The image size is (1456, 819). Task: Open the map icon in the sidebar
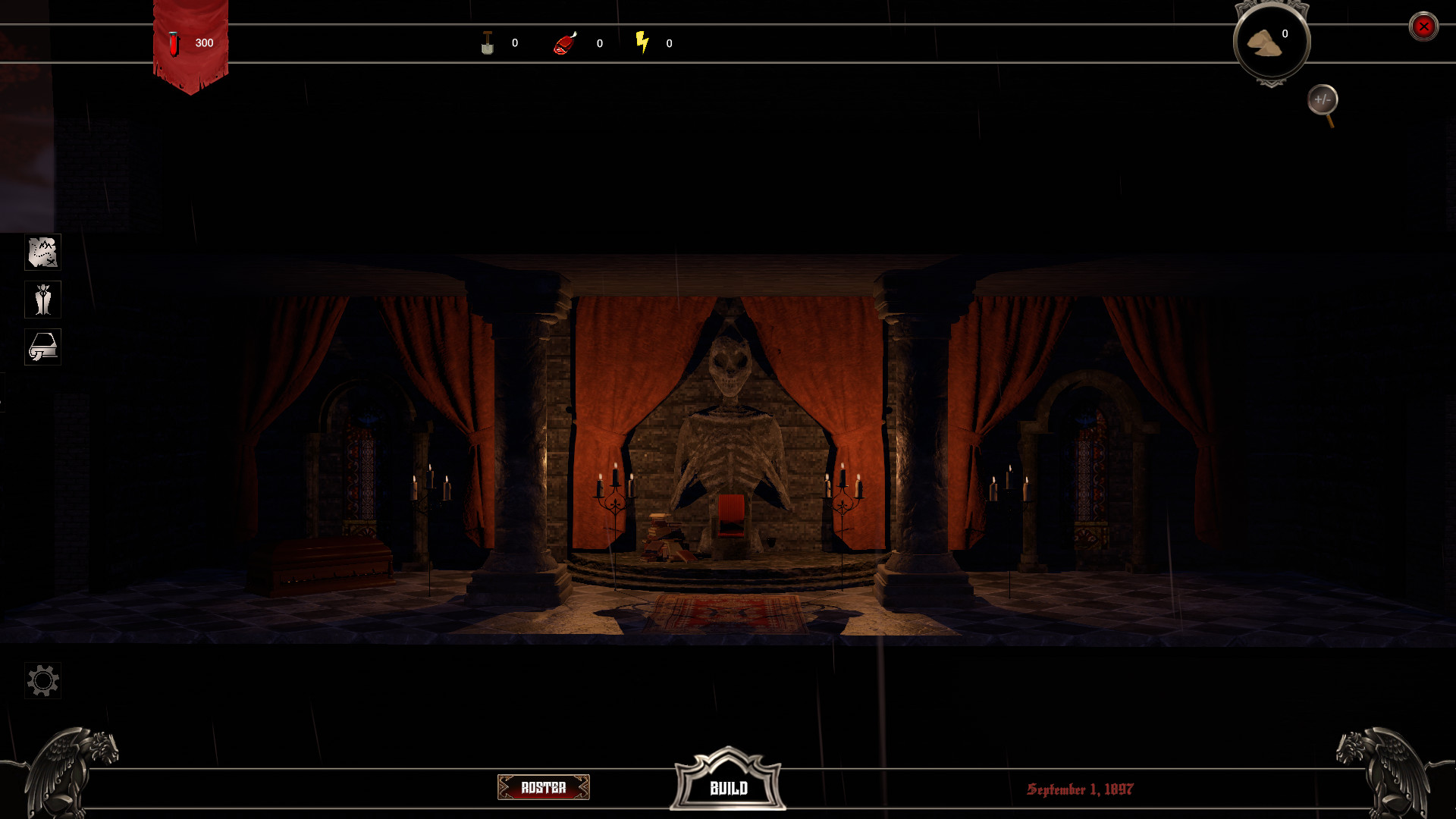click(x=43, y=253)
